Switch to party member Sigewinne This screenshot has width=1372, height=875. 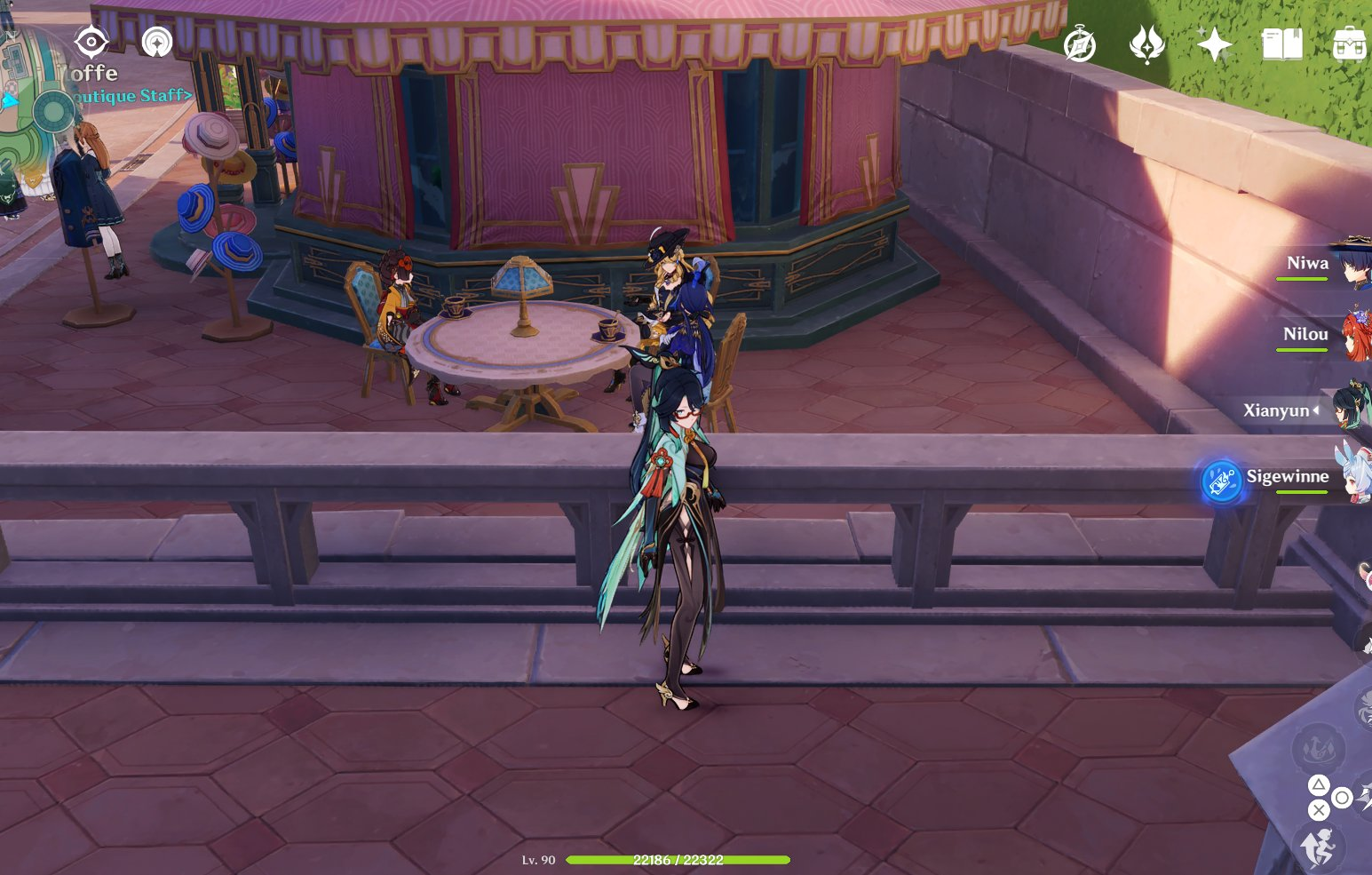click(1288, 476)
